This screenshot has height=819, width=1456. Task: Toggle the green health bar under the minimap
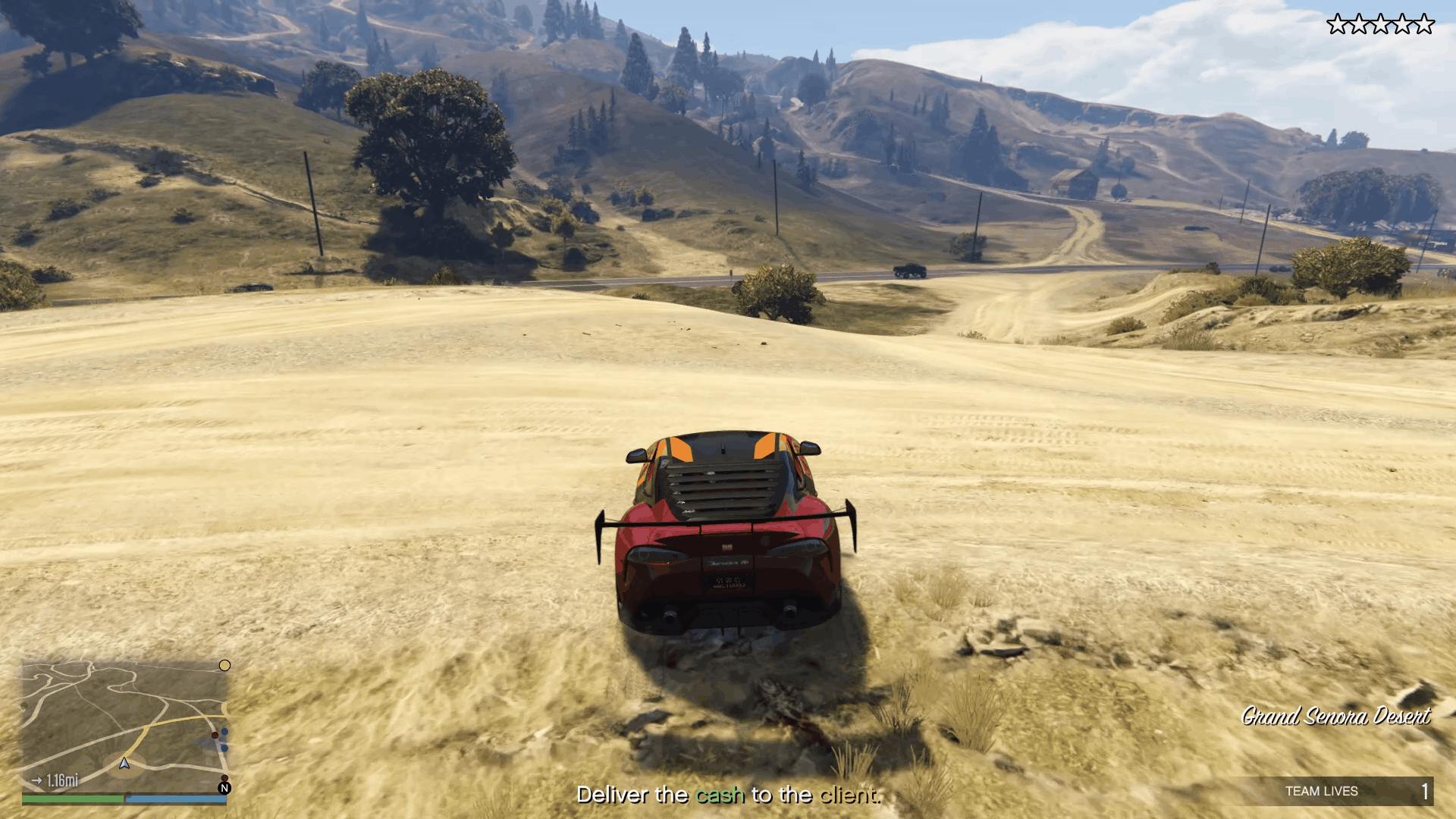coord(73,798)
